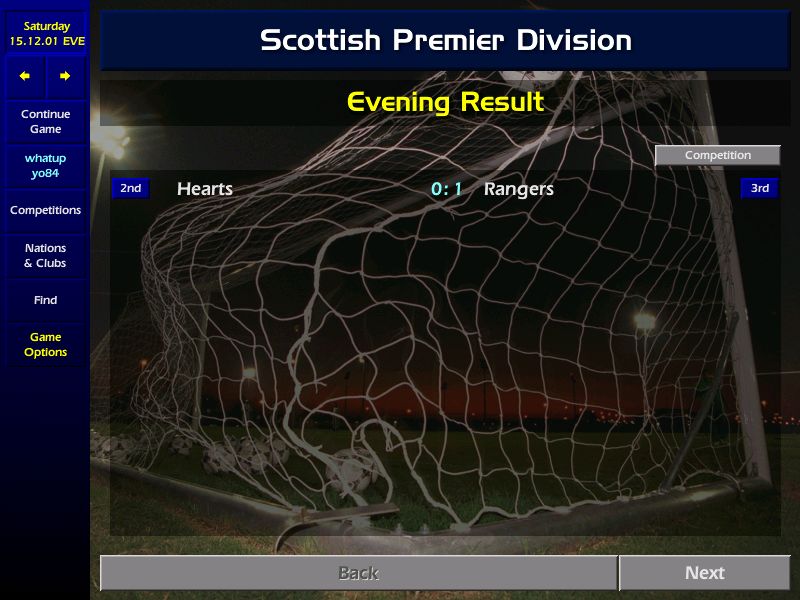
Task: Choose the Find option
Action: 45,300
